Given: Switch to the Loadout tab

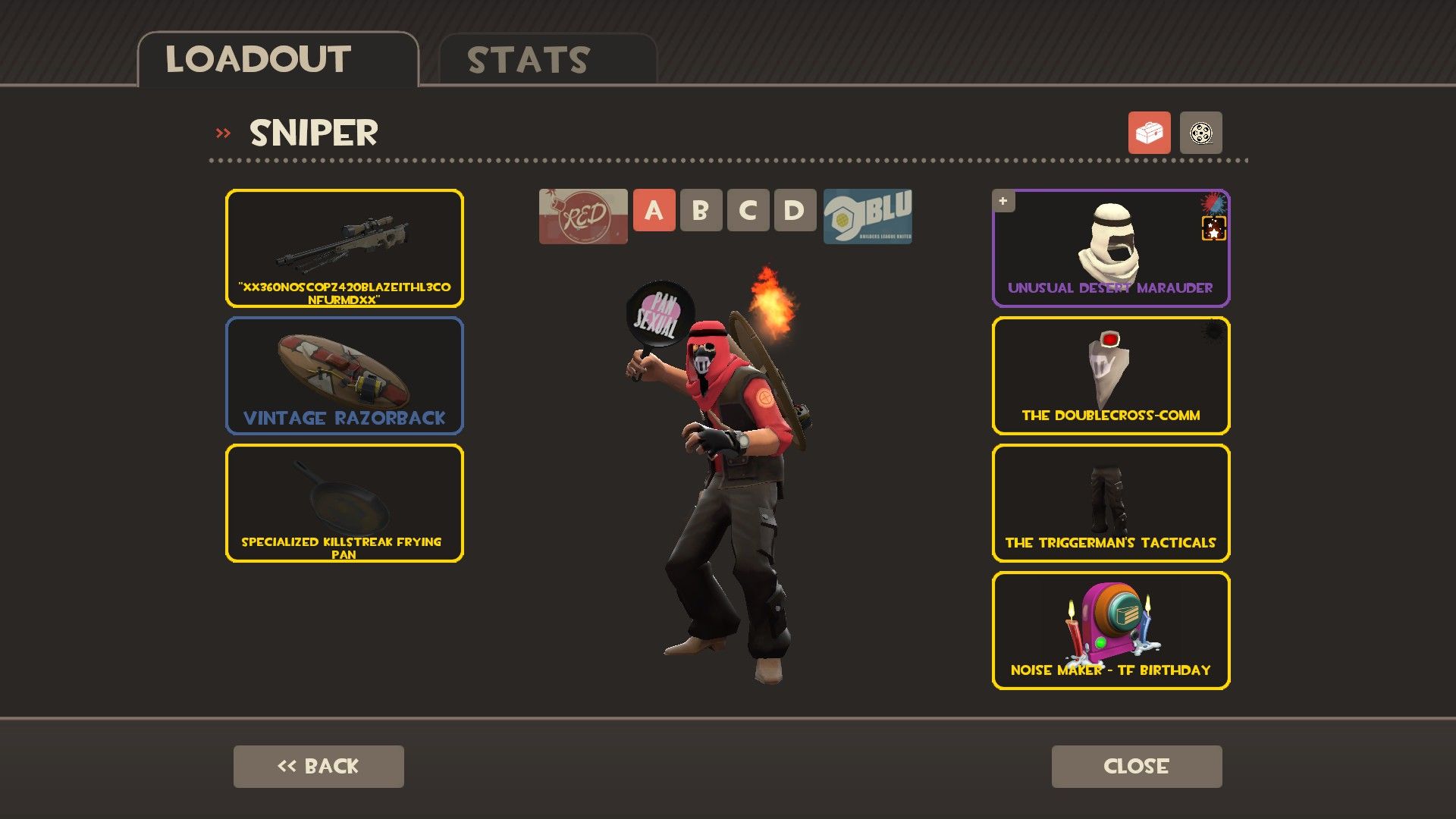Looking at the screenshot, I should click(x=278, y=60).
